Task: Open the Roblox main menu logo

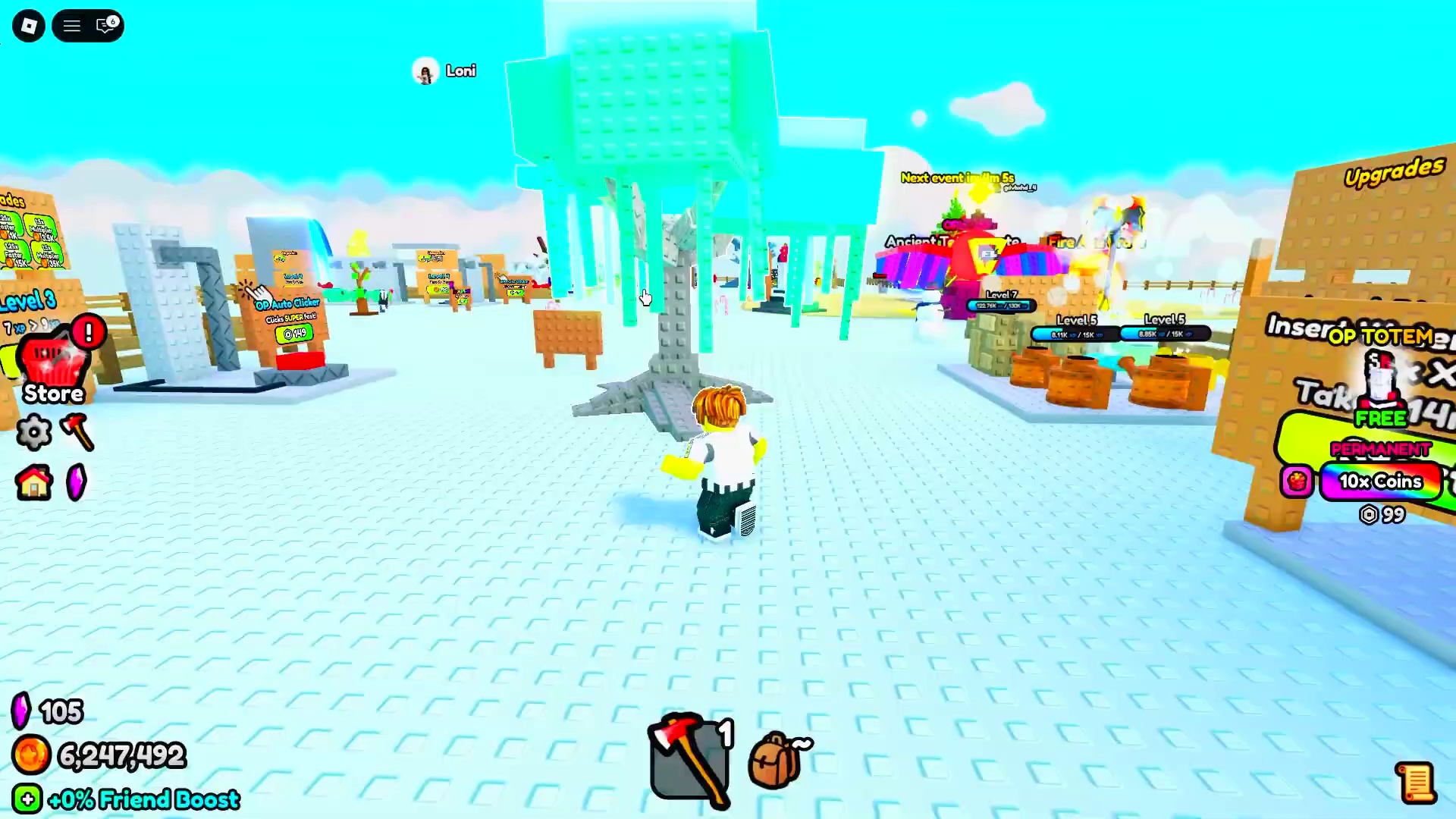Action: [x=29, y=27]
